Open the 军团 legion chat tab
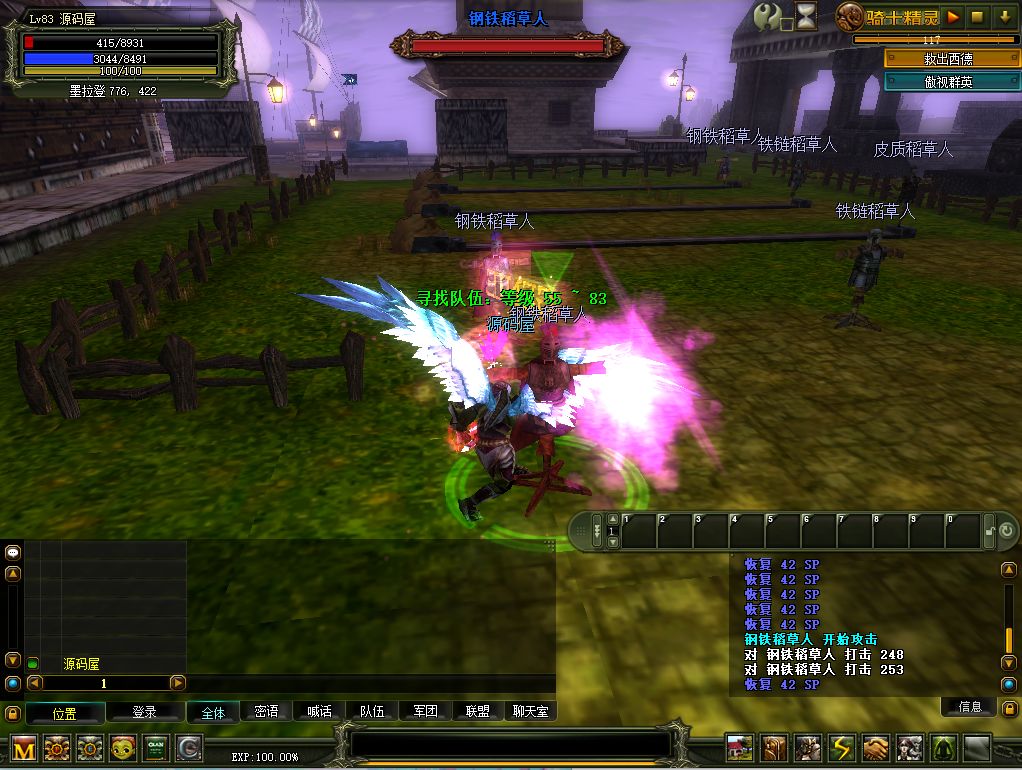 (x=425, y=712)
